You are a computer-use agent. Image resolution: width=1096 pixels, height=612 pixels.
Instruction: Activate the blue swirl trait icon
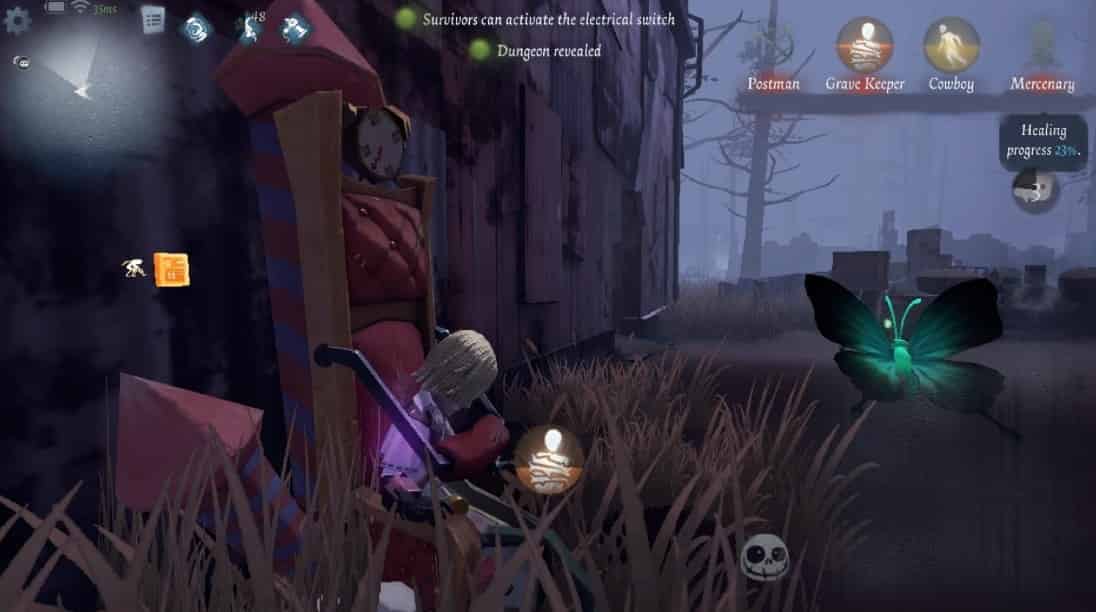tap(195, 29)
